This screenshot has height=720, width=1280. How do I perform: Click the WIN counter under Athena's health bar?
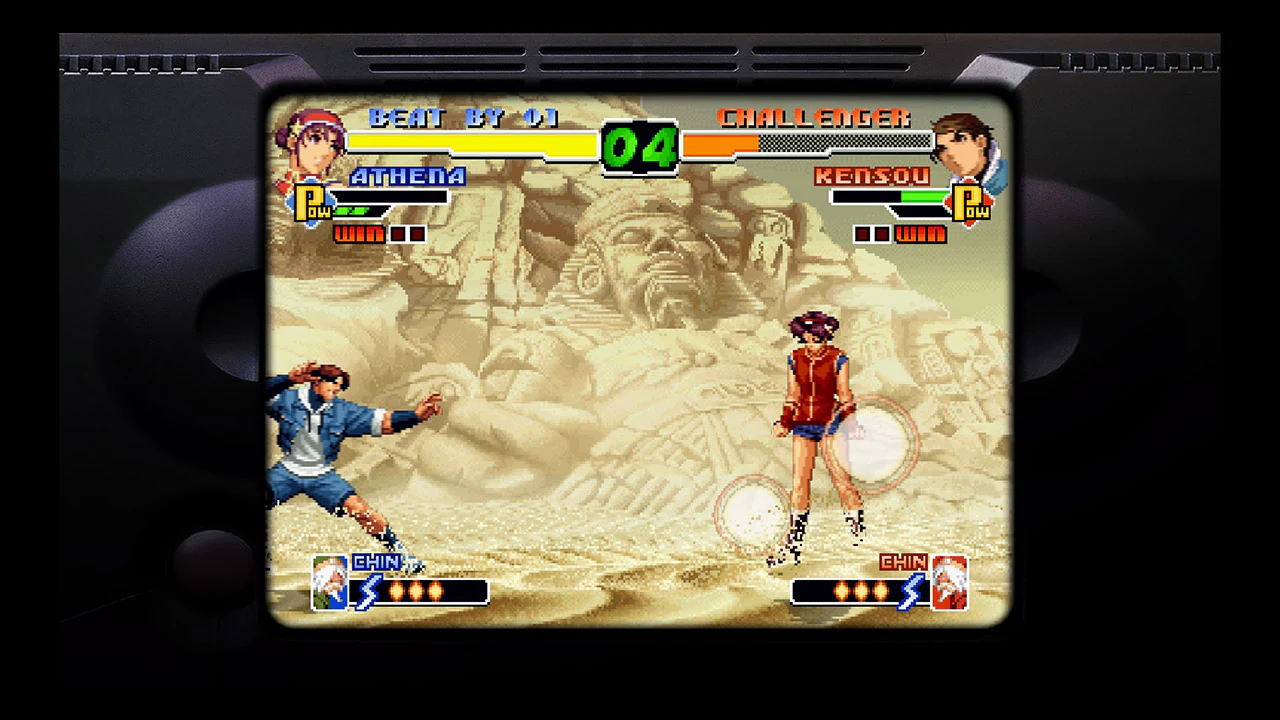click(x=357, y=233)
